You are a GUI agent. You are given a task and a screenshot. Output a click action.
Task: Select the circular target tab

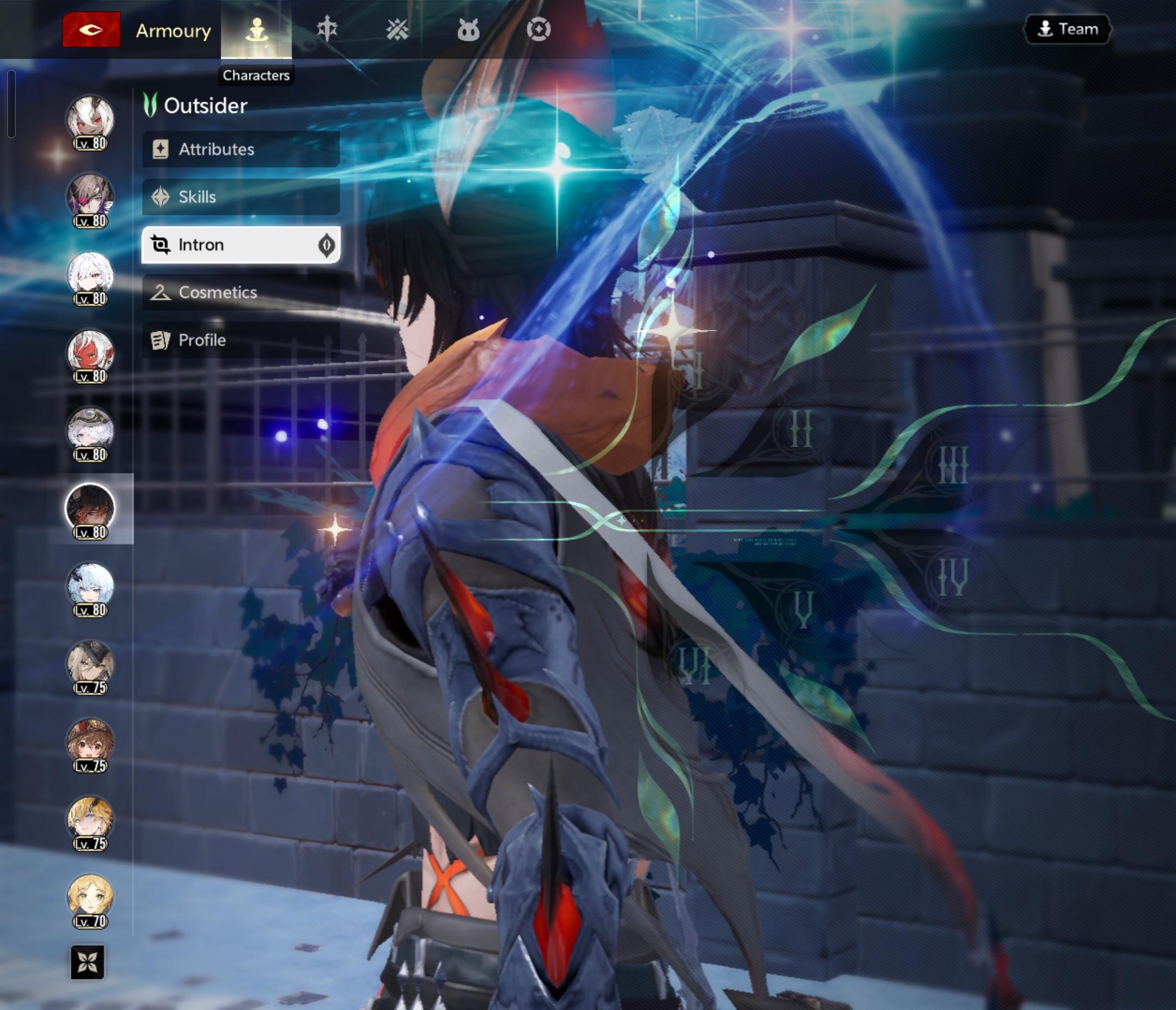[x=538, y=29]
